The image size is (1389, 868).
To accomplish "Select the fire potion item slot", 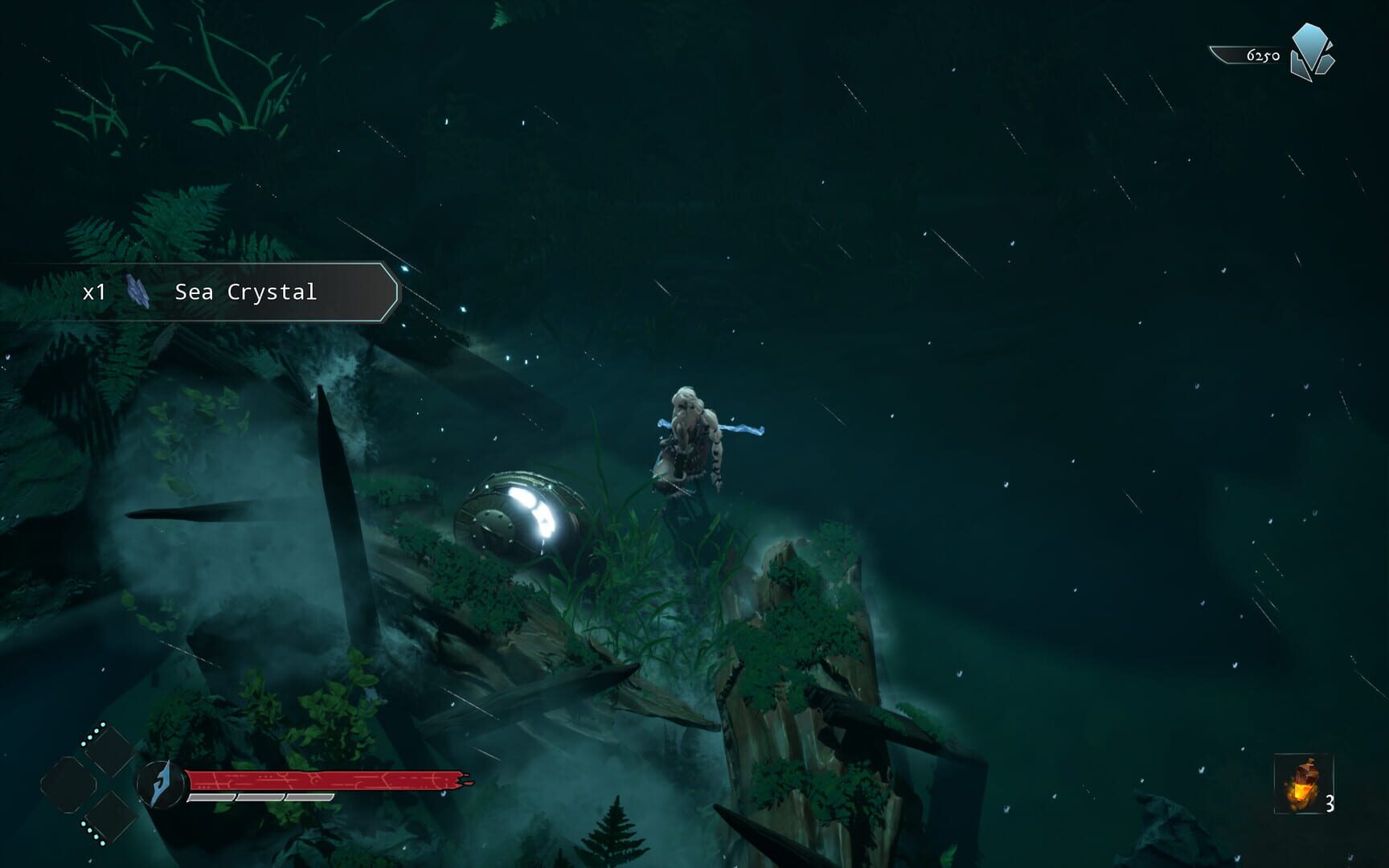I will [x=1303, y=784].
